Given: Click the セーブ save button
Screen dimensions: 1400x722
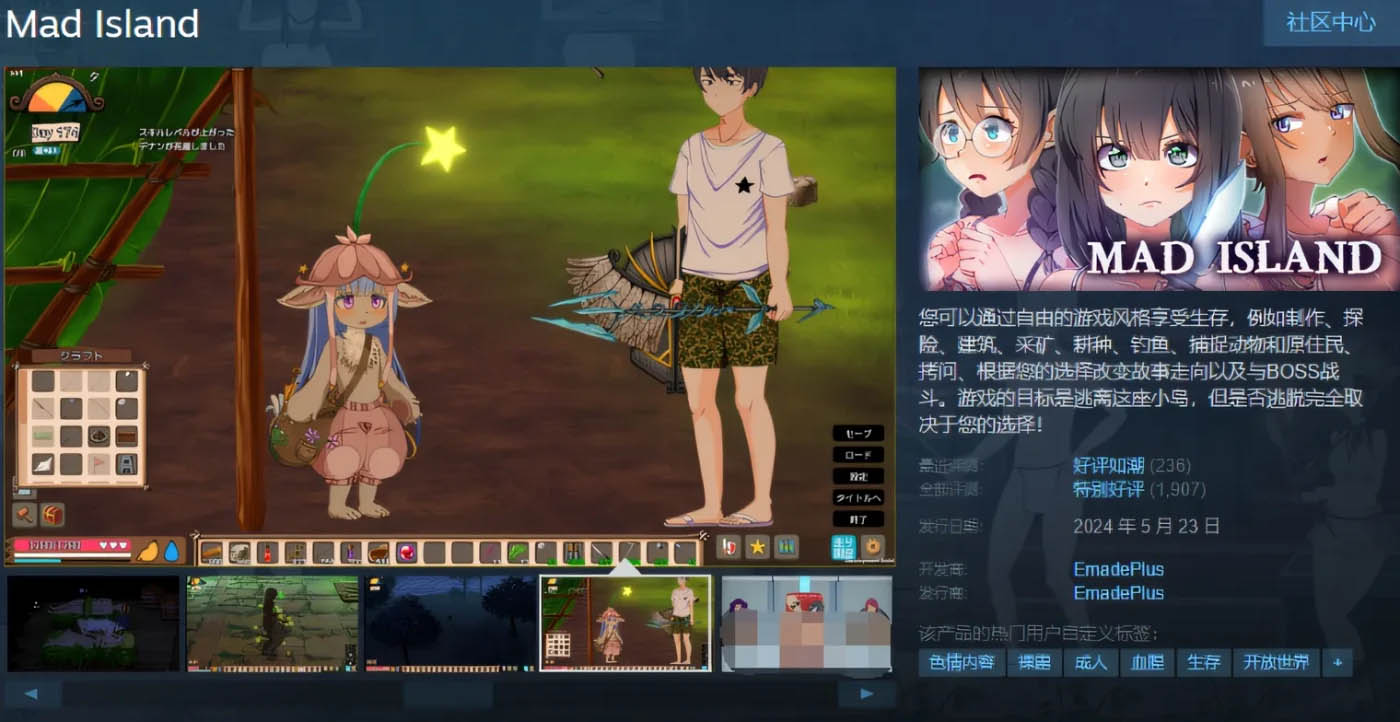Looking at the screenshot, I should 858,434.
